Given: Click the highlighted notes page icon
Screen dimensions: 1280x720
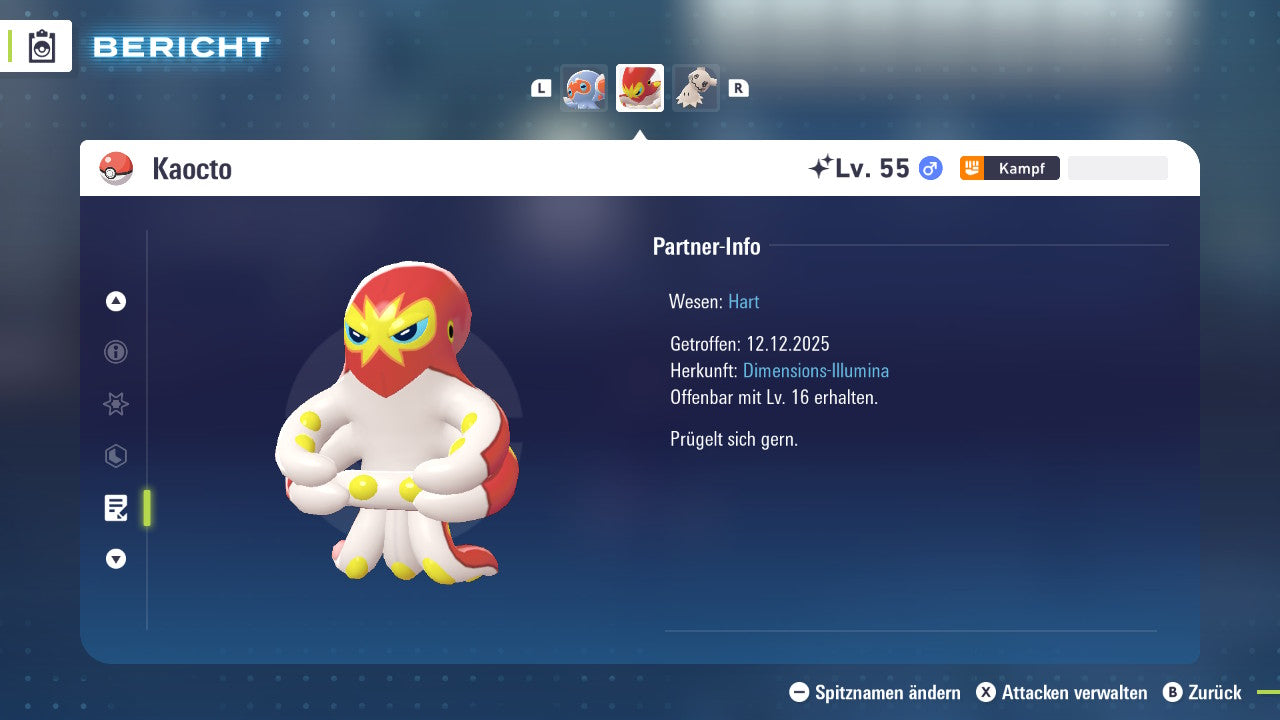Looking at the screenshot, I should click(115, 508).
